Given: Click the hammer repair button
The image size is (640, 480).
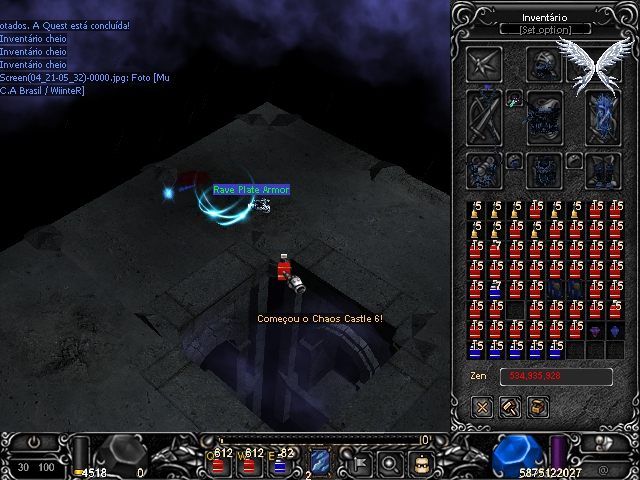Looking at the screenshot, I should point(511,407).
